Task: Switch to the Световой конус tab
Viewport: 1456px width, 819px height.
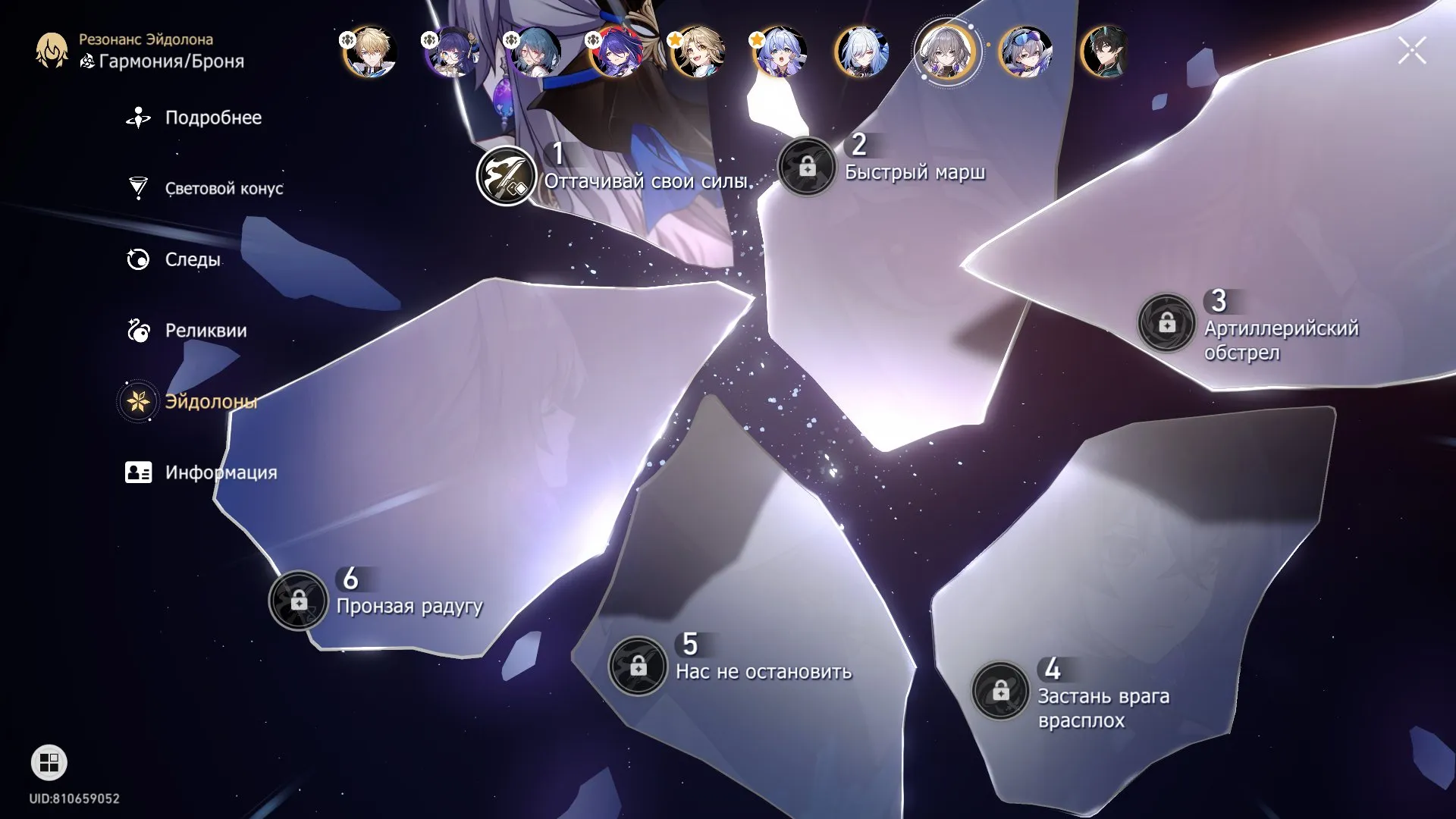Action: [223, 187]
